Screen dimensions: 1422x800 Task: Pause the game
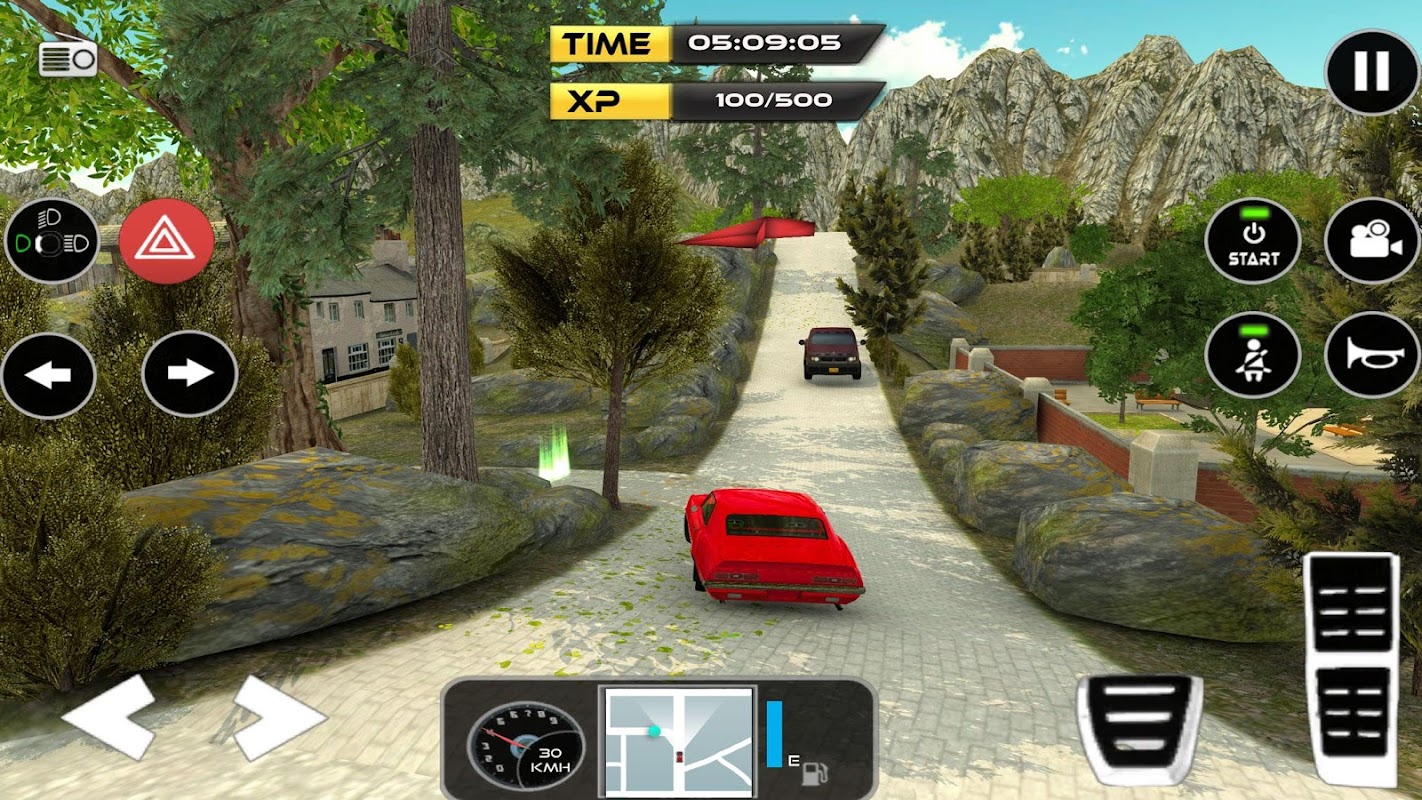(x=1371, y=70)
